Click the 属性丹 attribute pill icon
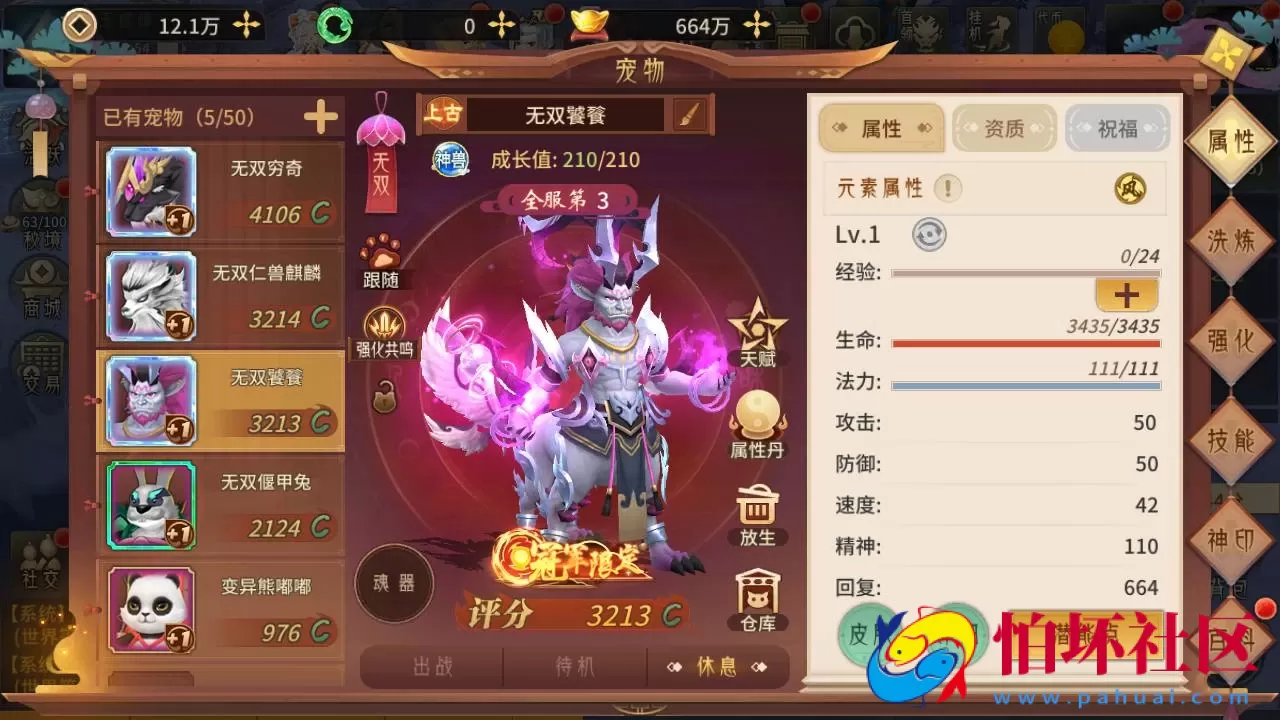1280x720 pixels. pyautogui.click(x=757, y=416)
